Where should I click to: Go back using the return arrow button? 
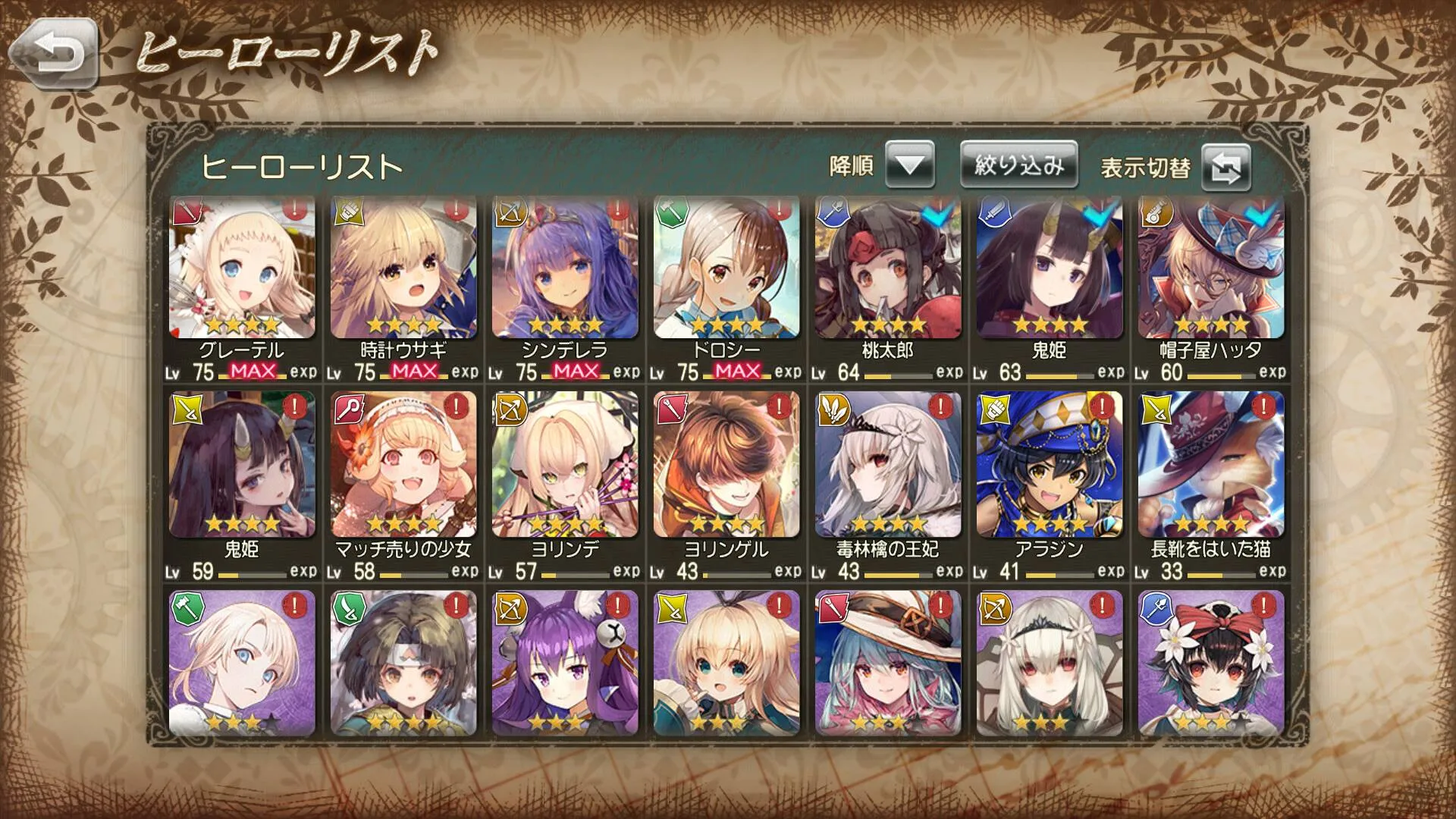[55, 53]
